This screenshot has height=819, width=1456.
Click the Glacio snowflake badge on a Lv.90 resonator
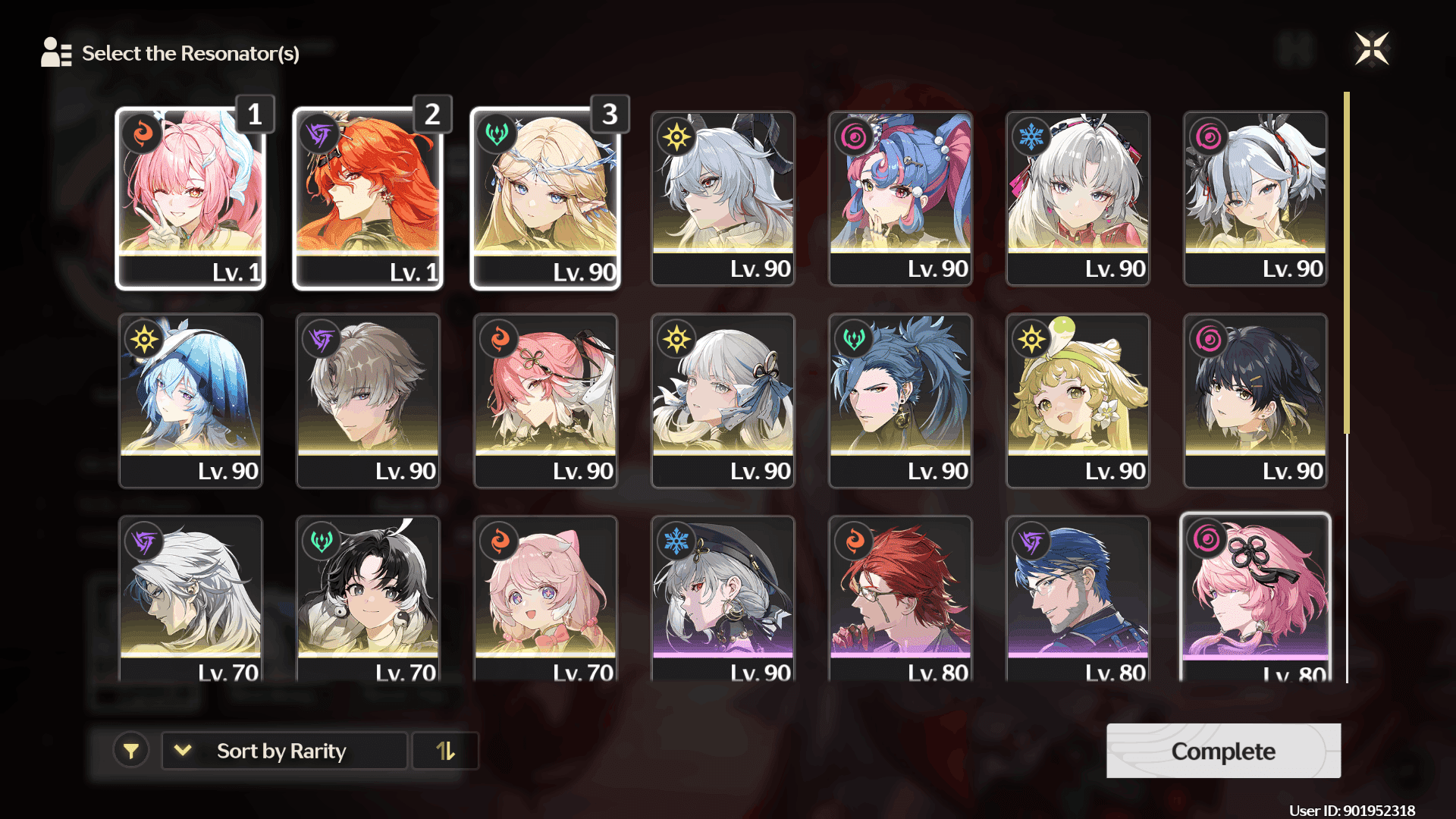(x=1030, y=136)
